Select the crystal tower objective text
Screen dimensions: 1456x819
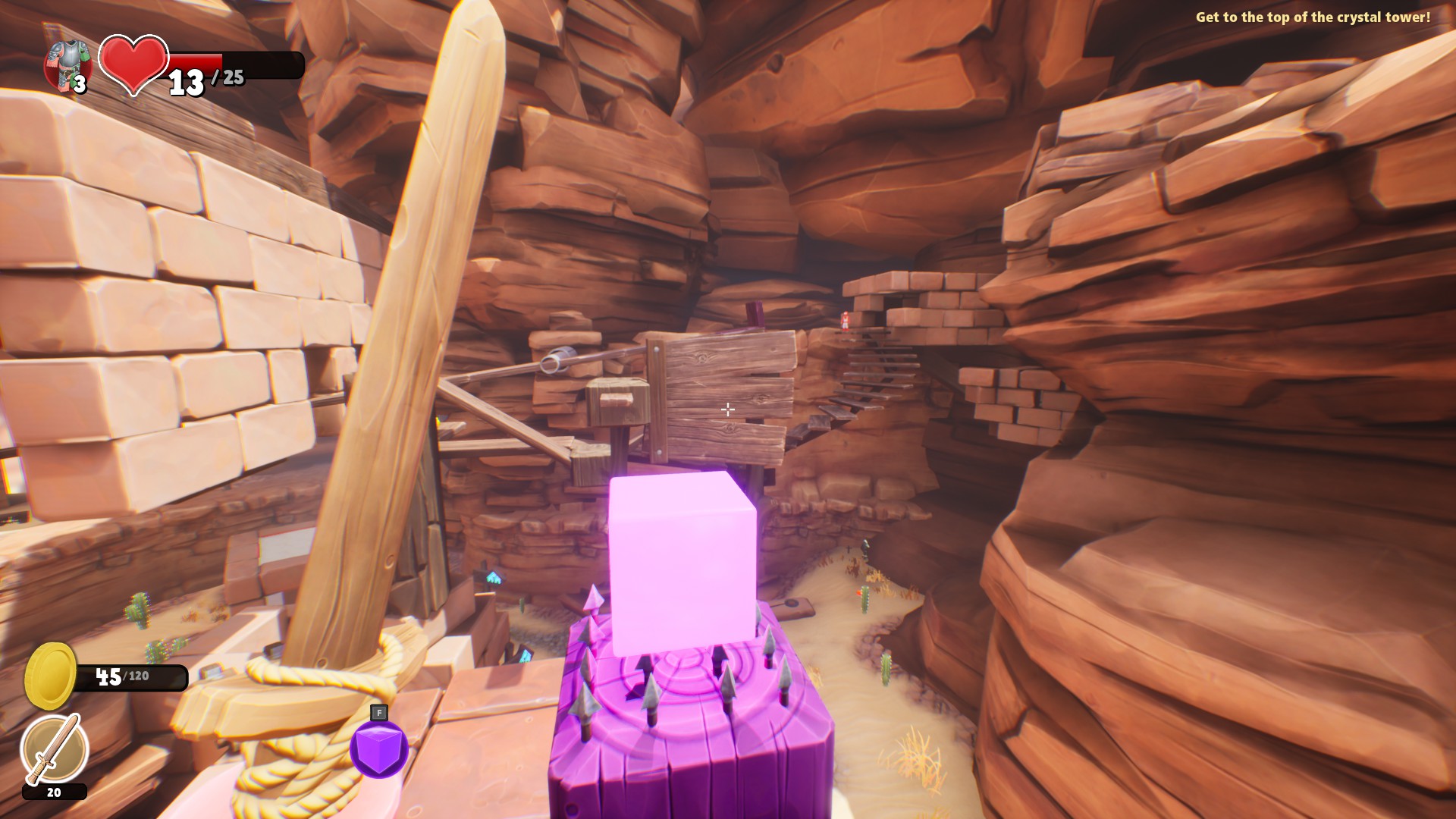(x=1313, y=17)
